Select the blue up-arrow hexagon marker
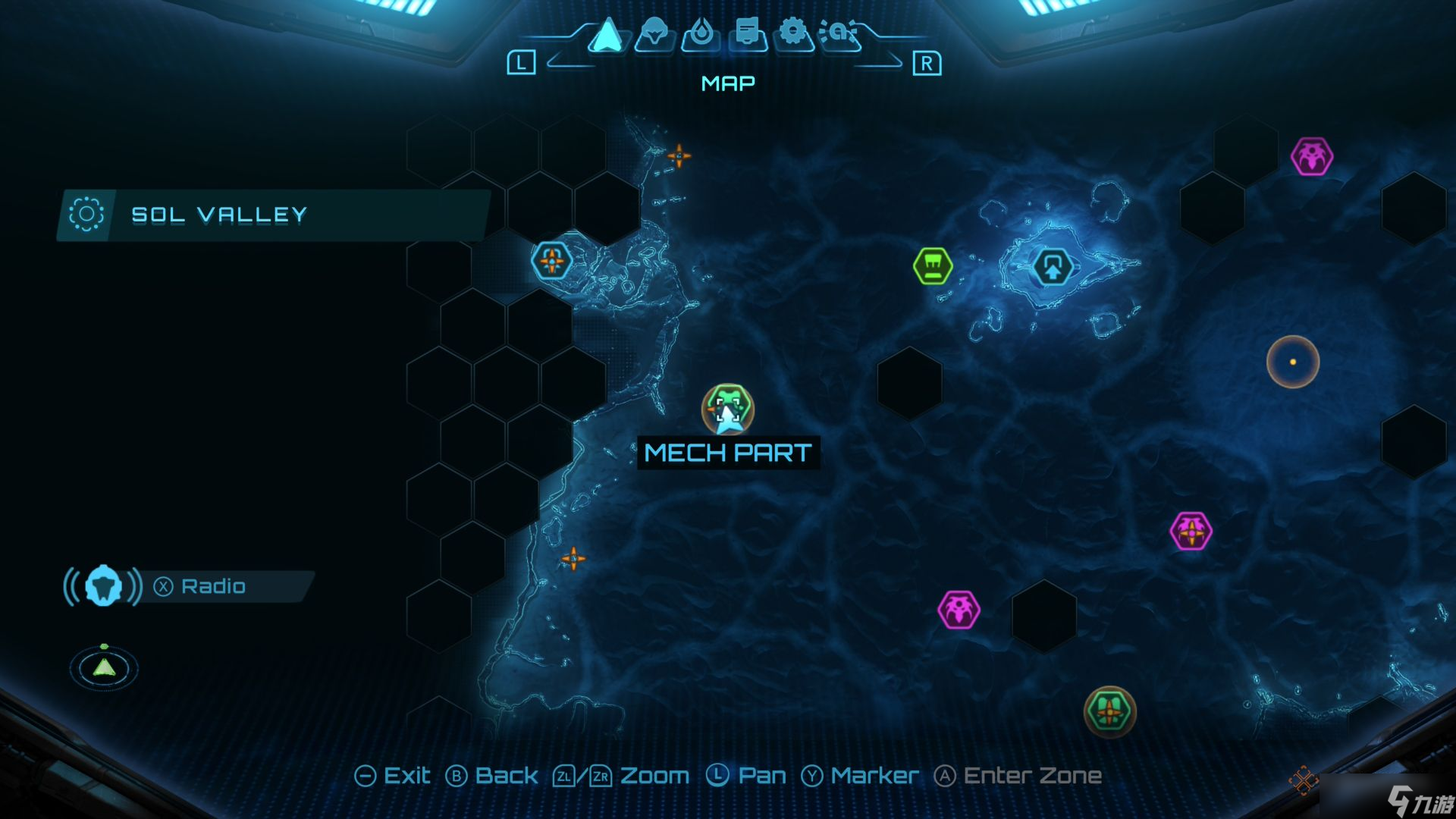 [1052, 267]
